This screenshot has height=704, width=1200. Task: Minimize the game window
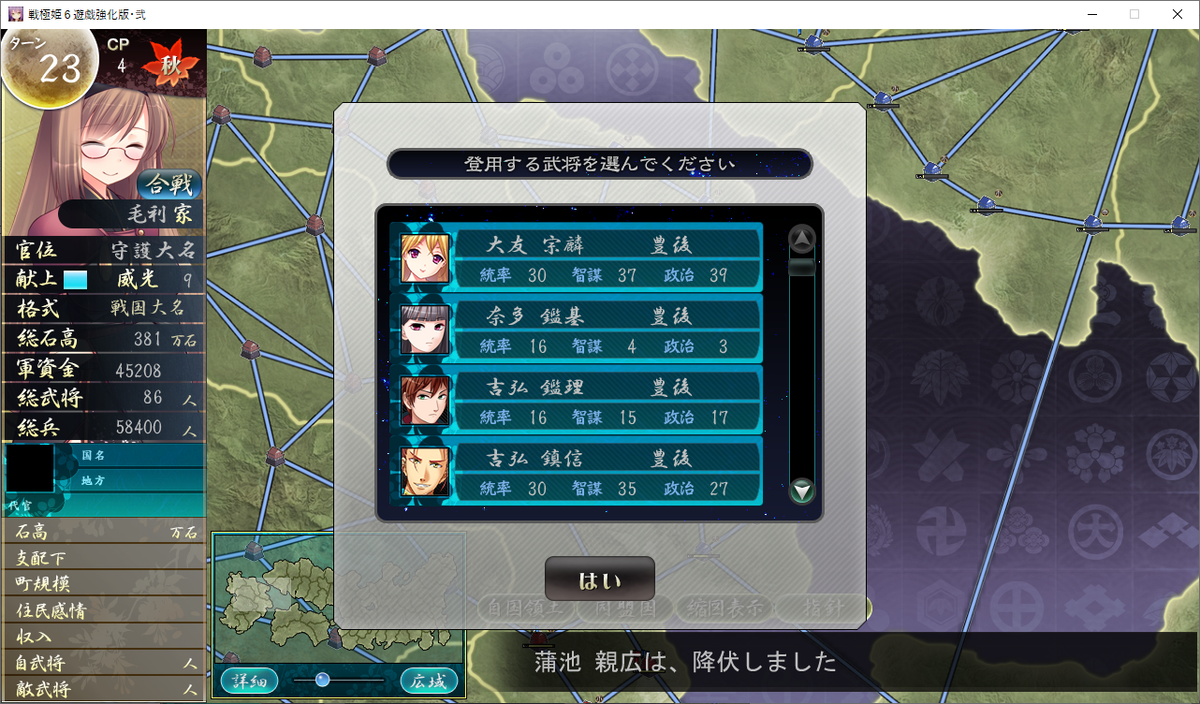(x=1088, y=14)
